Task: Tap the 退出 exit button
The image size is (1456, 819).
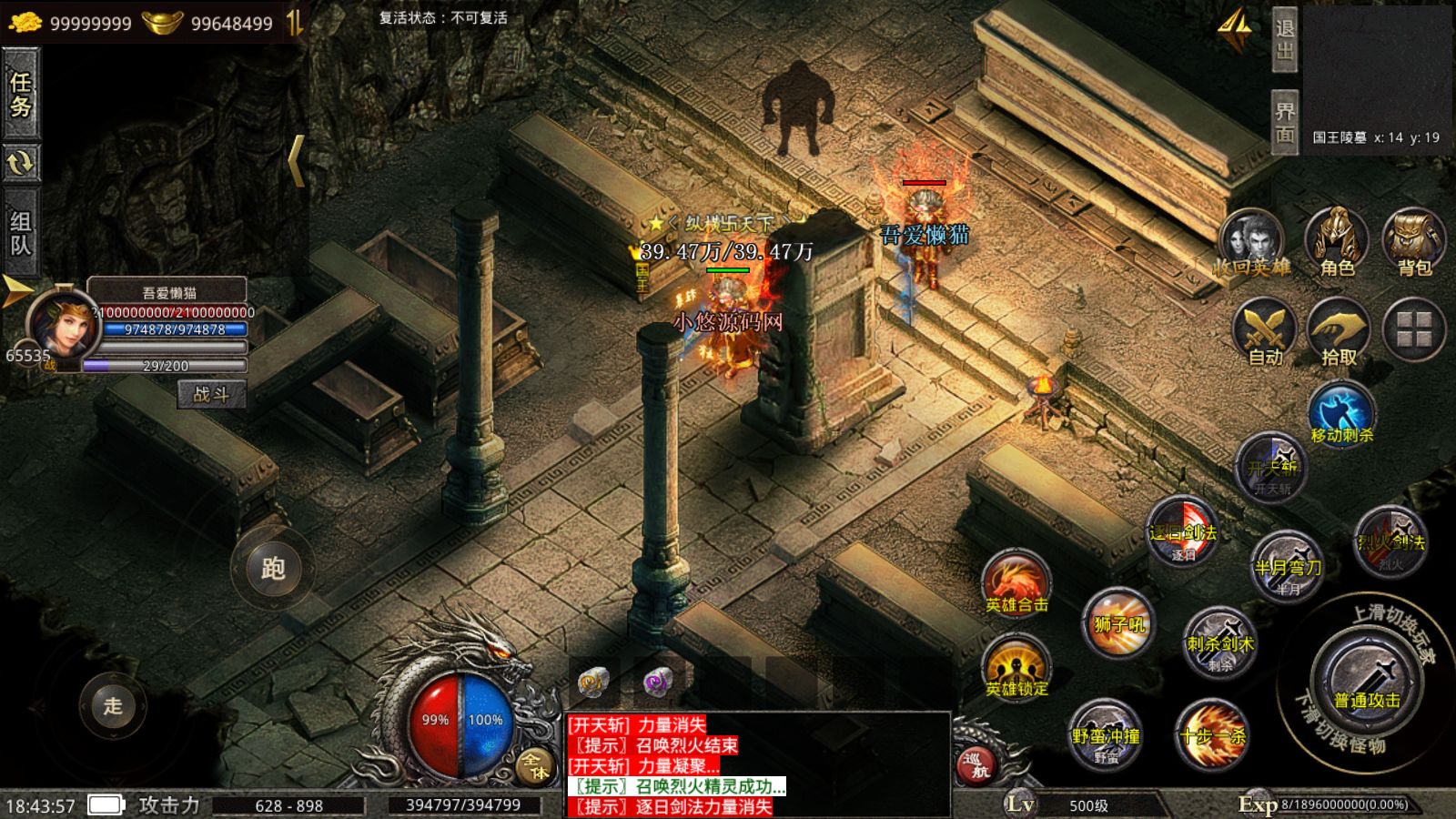Action: pos(1284,39)
